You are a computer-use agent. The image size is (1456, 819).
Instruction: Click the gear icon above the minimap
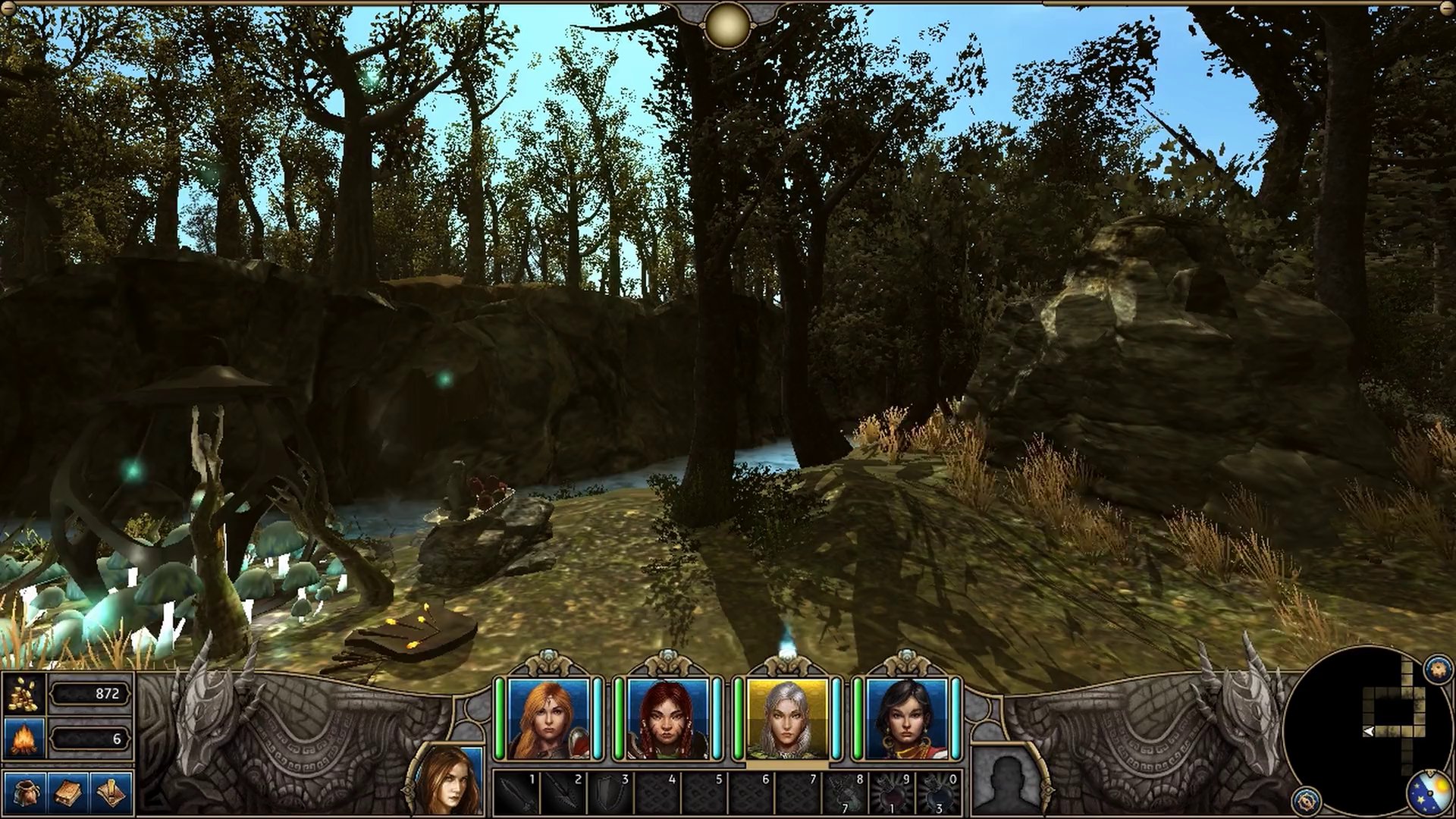pos(1438,669)
